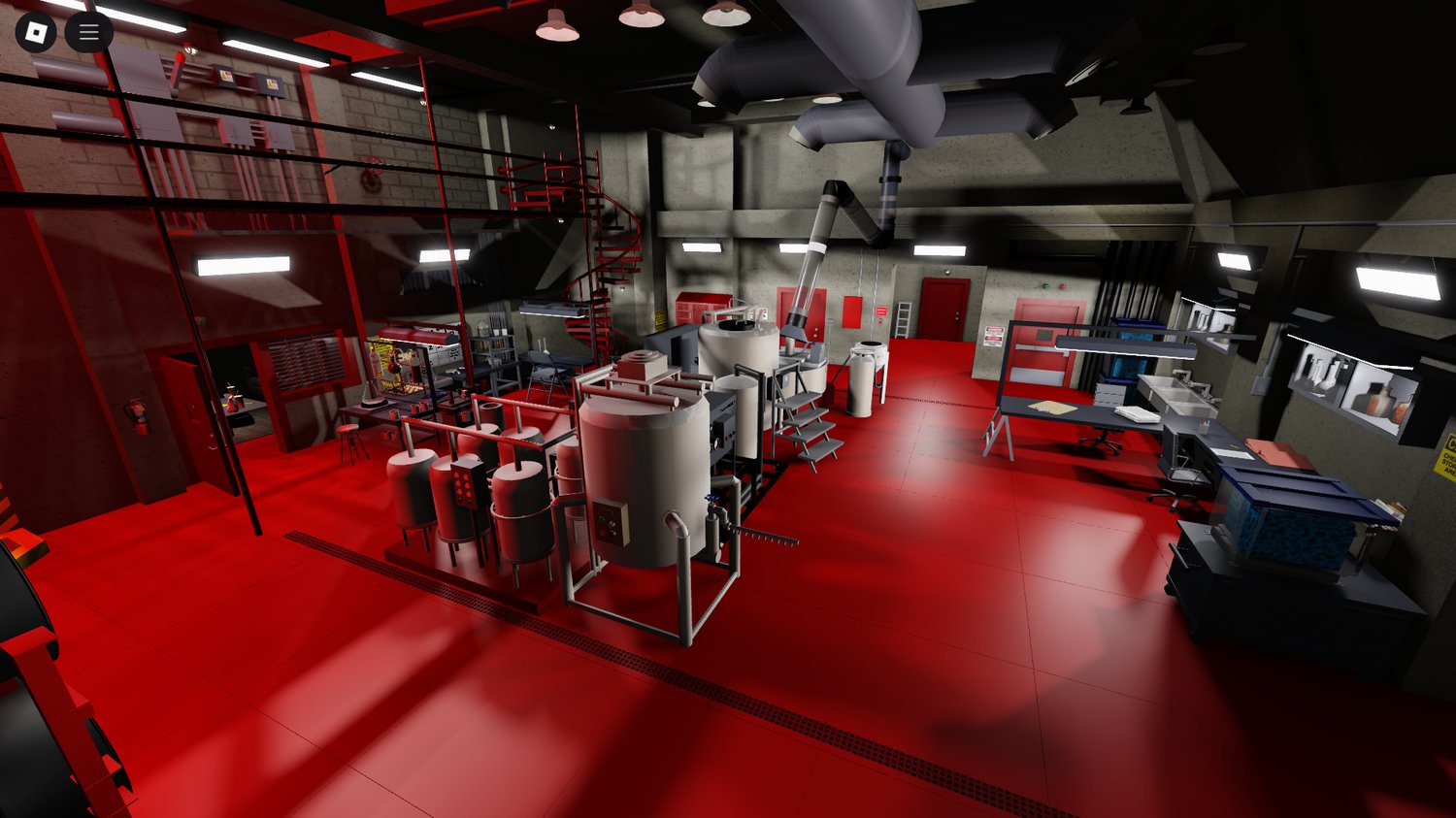
Task: Click the white ladder leaning on the wall
Action: (903, 318)
